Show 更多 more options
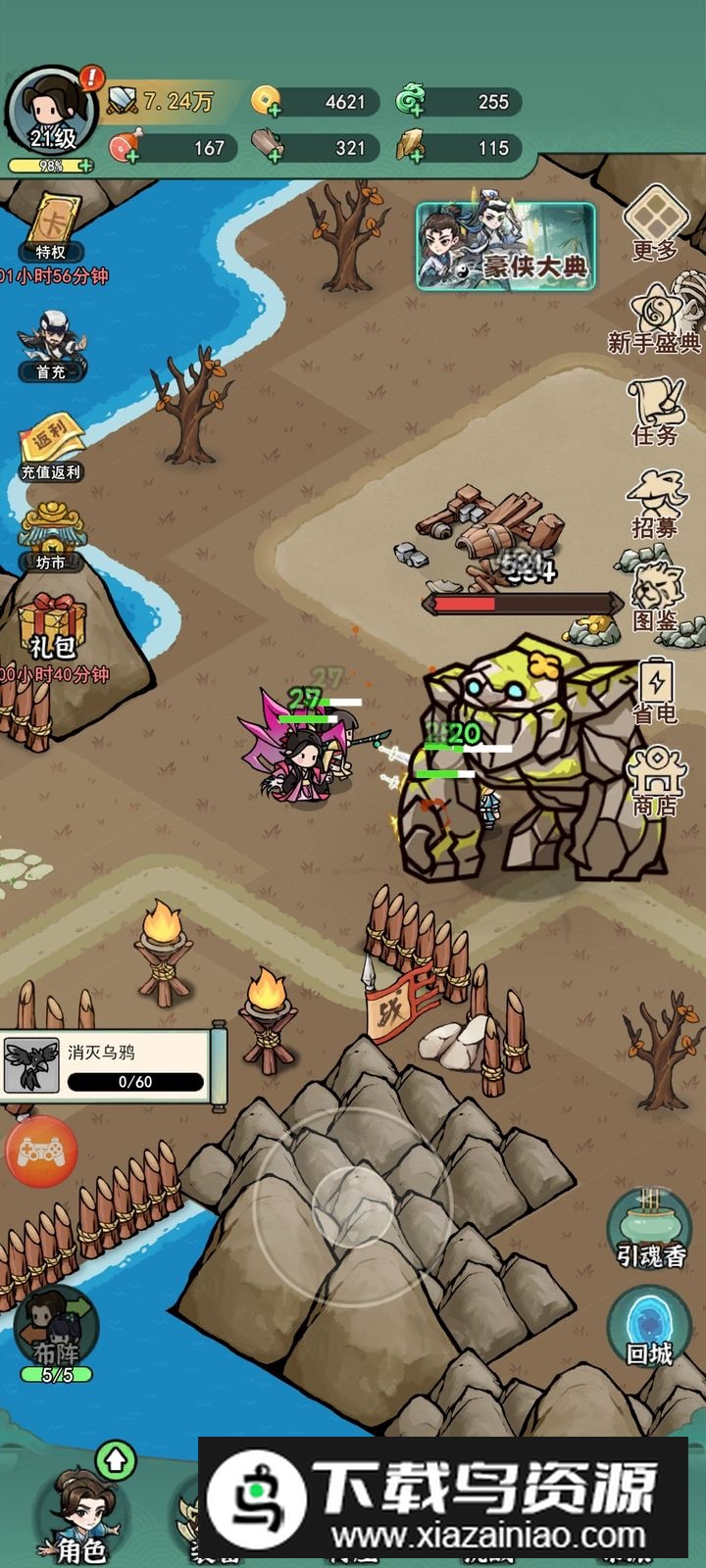 click(655, 223)
